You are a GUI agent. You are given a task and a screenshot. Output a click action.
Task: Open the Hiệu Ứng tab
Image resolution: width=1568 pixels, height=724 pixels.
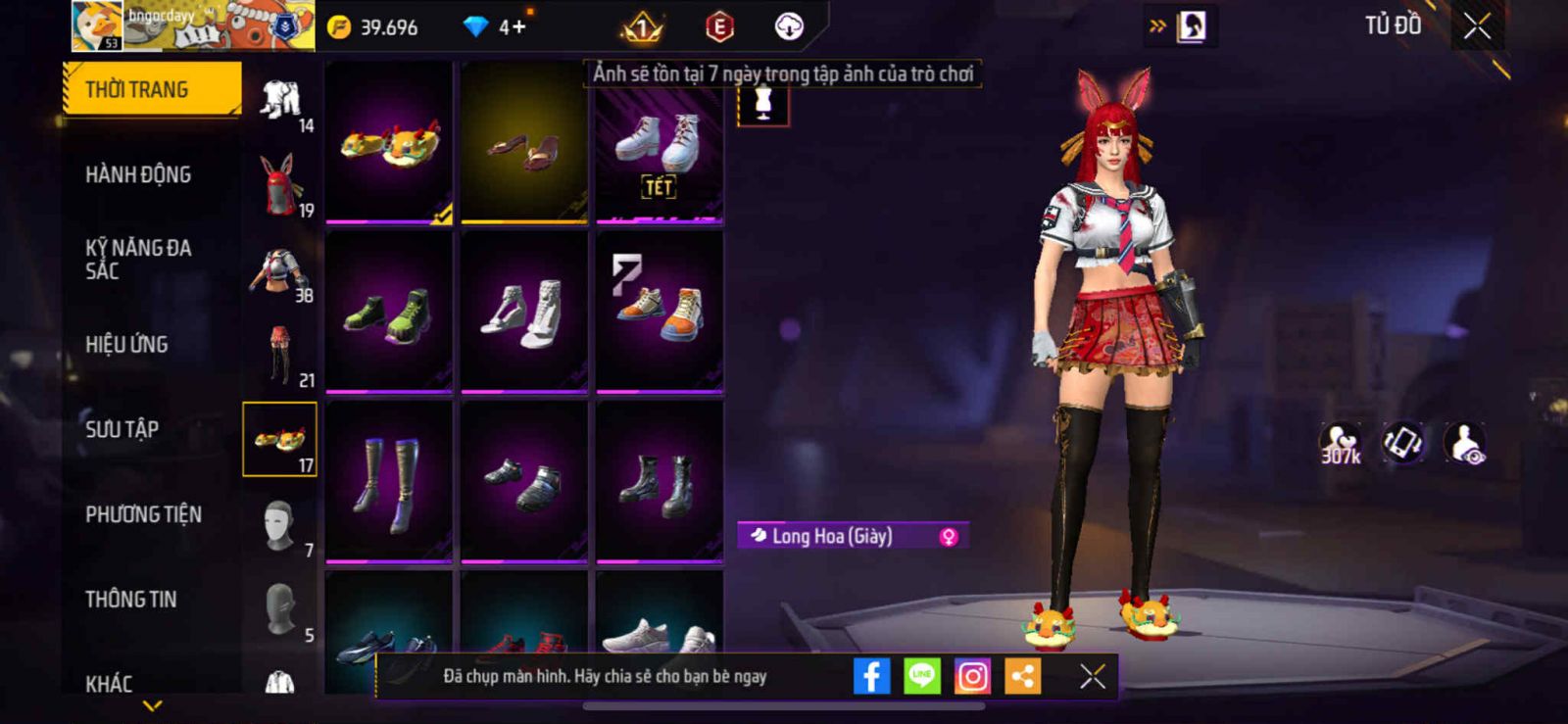tap(126, 344)
